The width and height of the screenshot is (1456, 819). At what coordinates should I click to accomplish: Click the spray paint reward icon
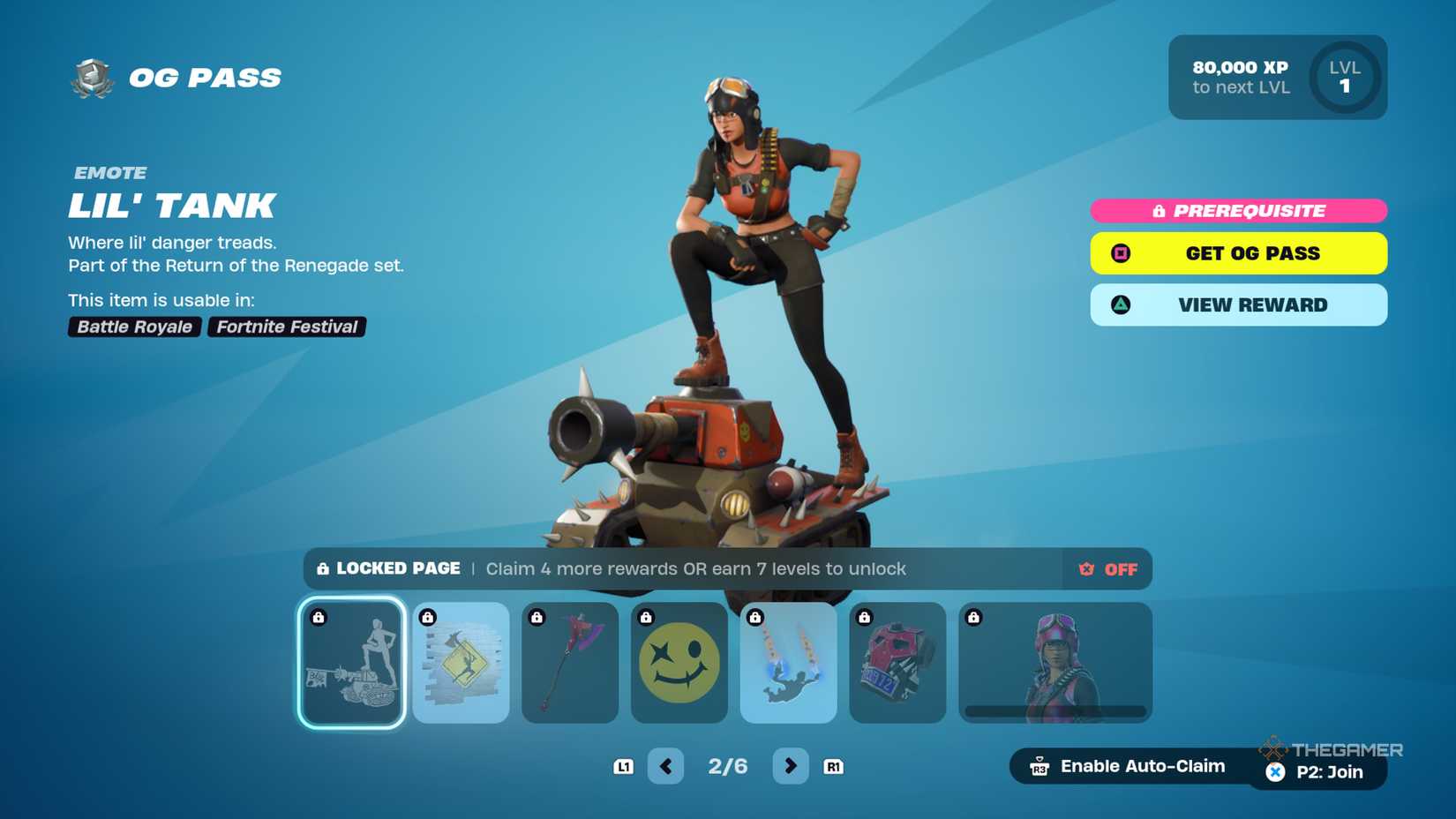click(460, 663)
